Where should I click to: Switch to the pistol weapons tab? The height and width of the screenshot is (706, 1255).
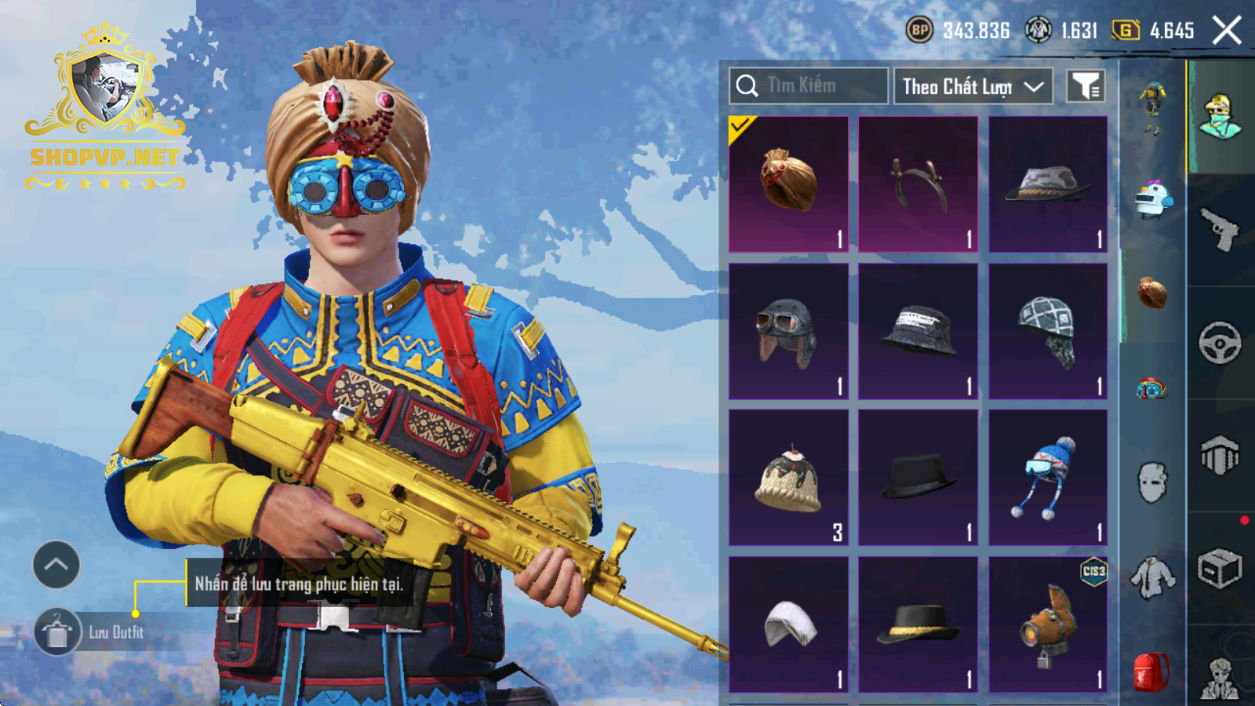coord(1220,229)
